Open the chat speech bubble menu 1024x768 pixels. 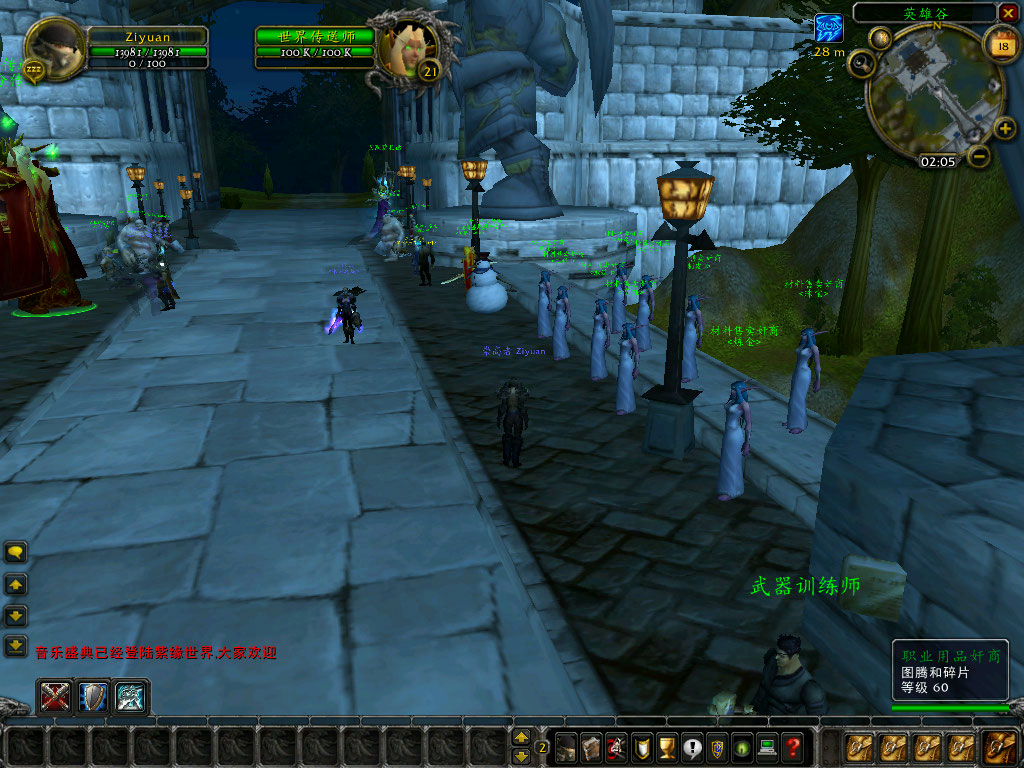(16, 552)
